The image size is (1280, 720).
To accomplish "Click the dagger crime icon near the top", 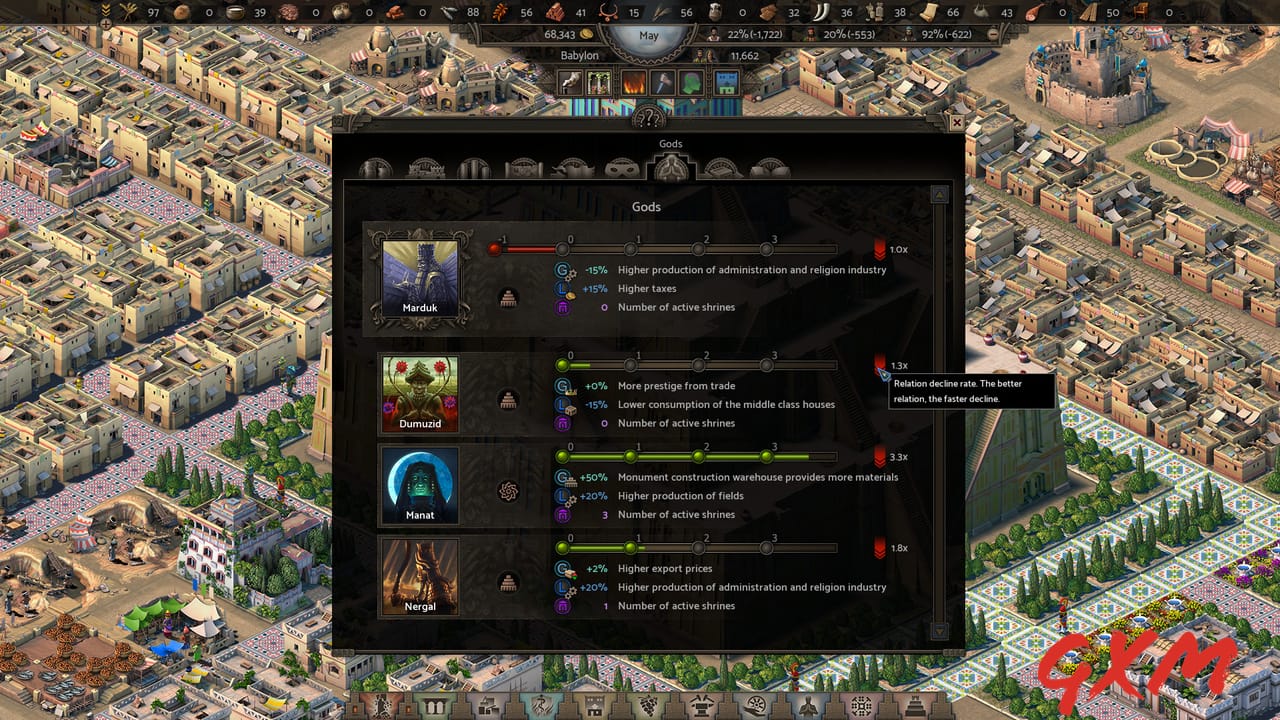I will point(661,82).
